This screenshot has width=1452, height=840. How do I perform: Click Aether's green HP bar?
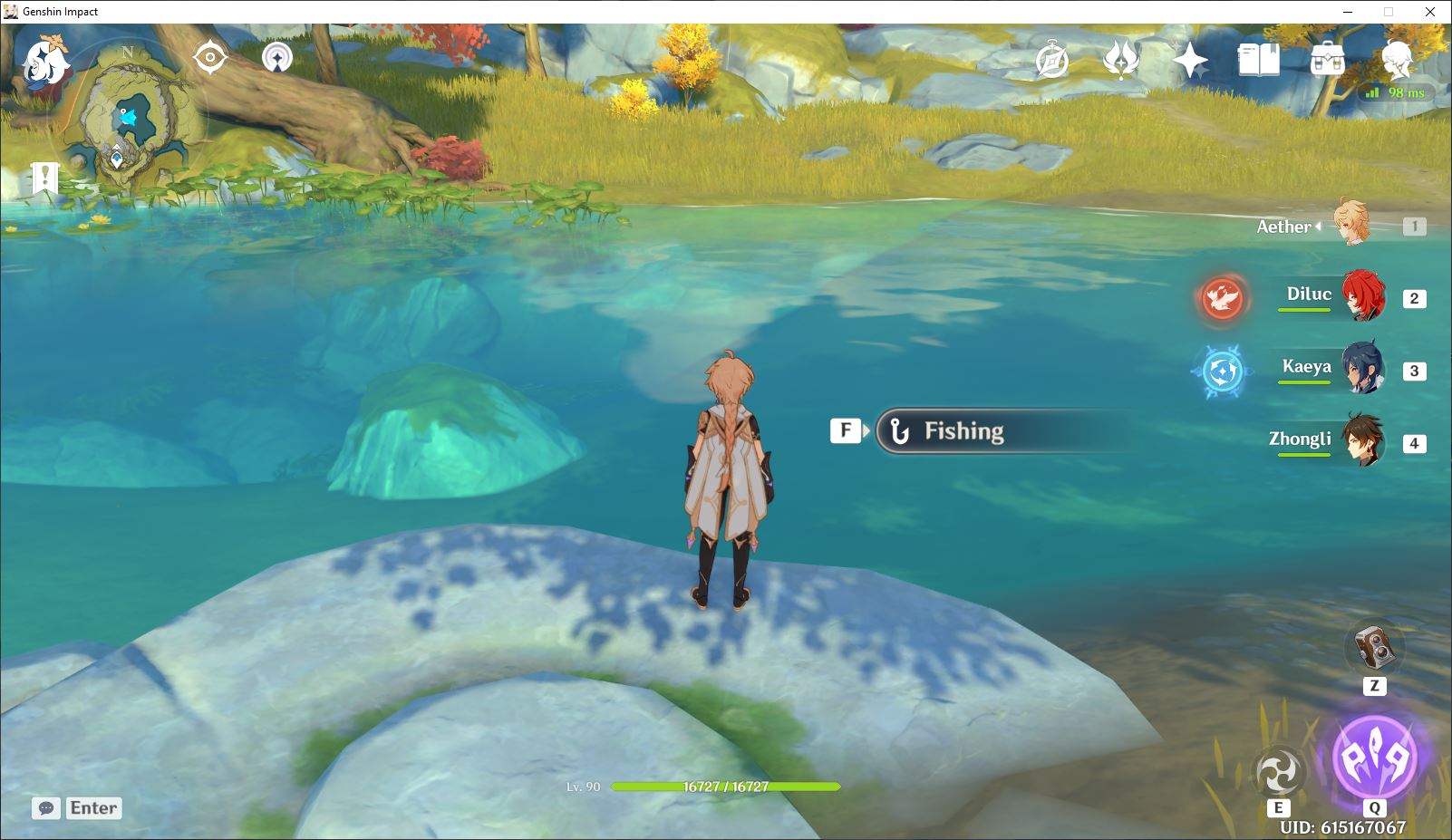tap(723, 787)
